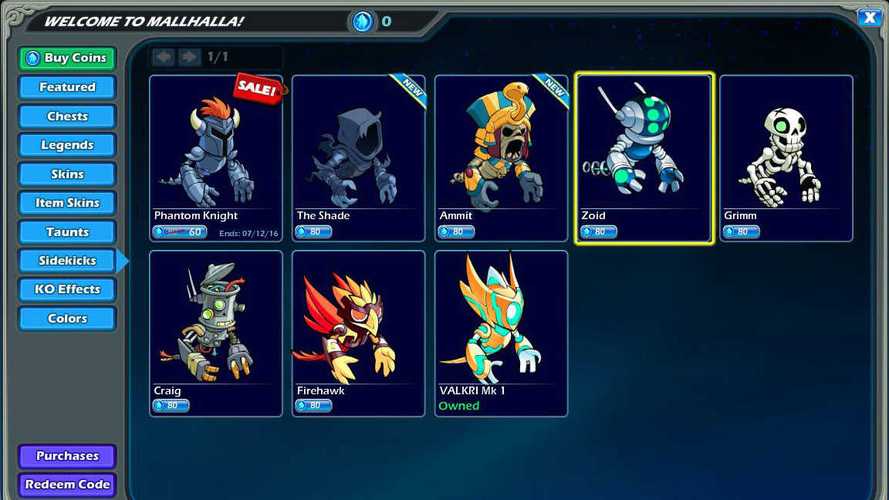Click the Redeem Code button

coord(67,485)
